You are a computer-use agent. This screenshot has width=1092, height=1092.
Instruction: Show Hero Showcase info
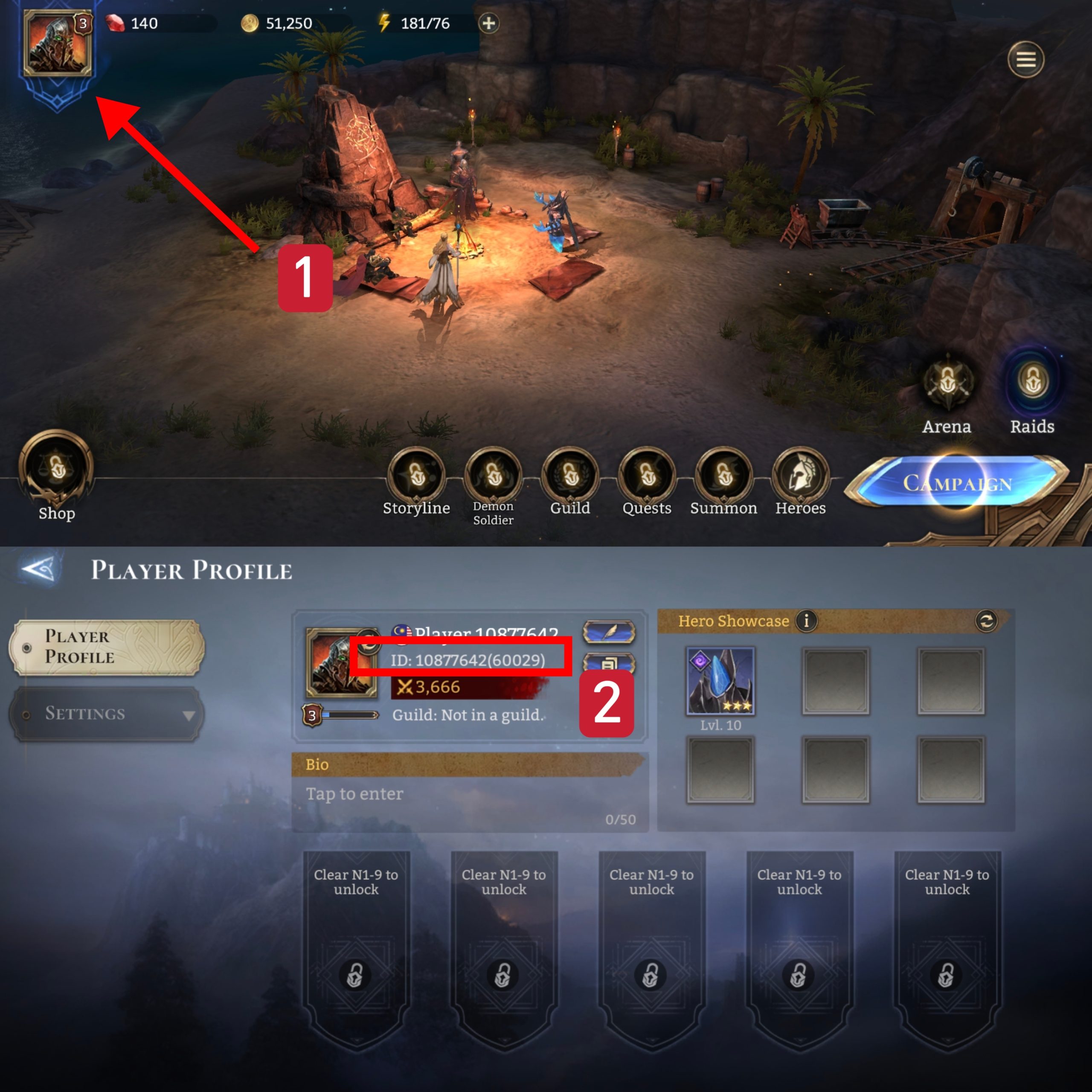(x=806, y=621)
